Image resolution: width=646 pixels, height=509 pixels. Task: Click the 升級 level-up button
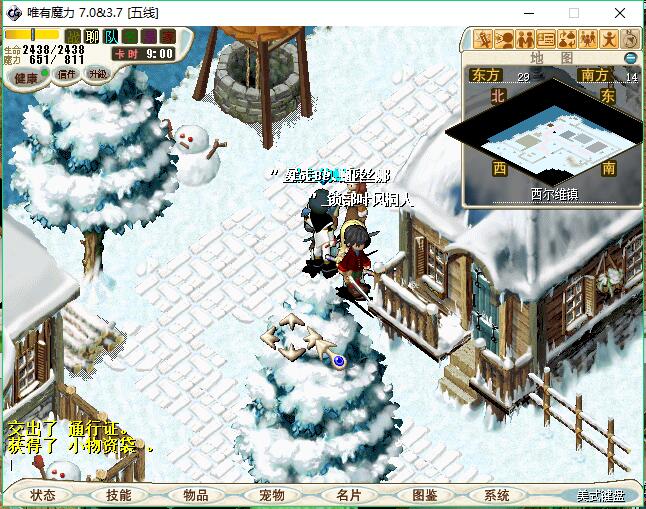point(98,74)
